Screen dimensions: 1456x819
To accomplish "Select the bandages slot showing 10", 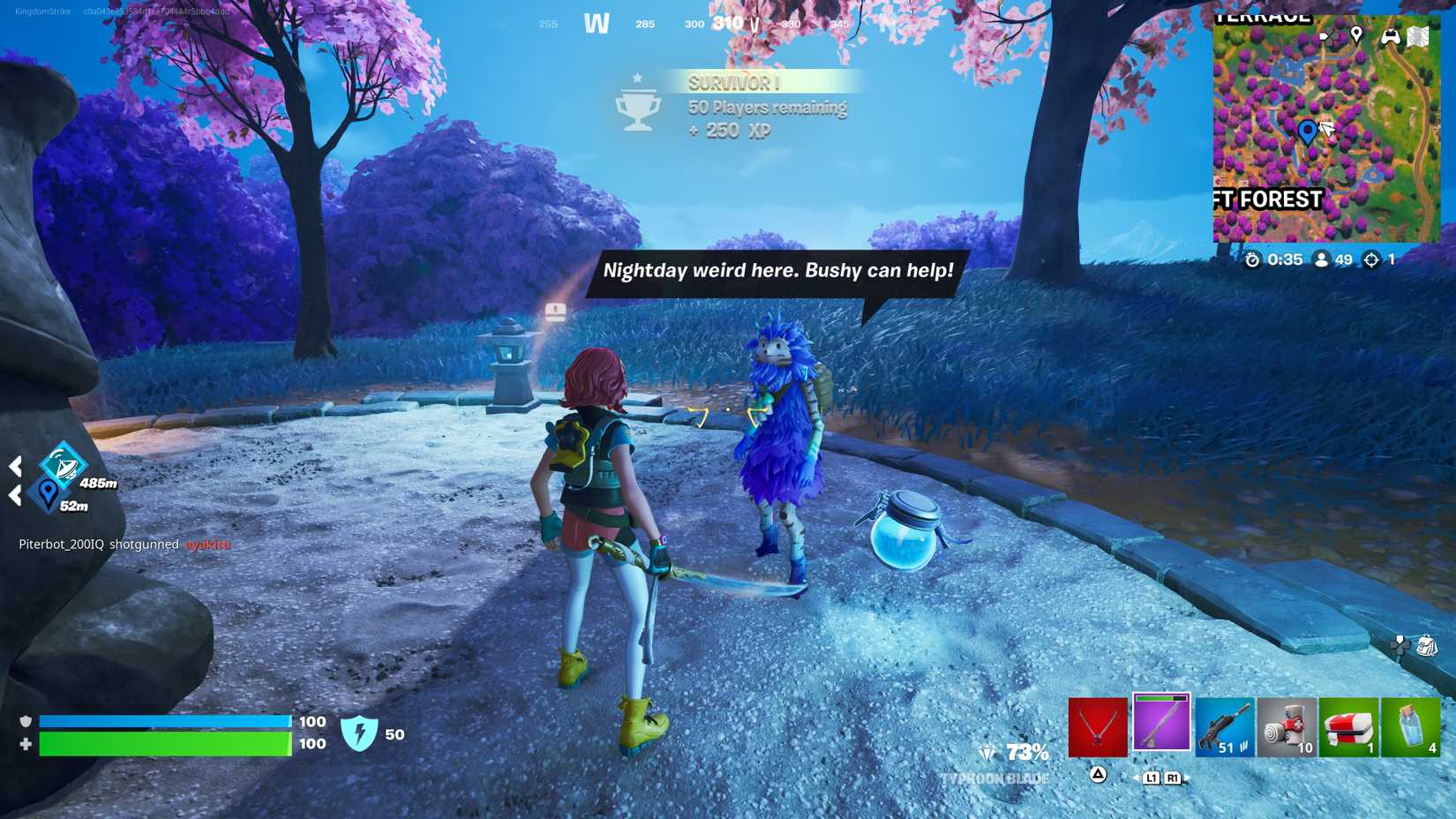I will (1287, 726).
